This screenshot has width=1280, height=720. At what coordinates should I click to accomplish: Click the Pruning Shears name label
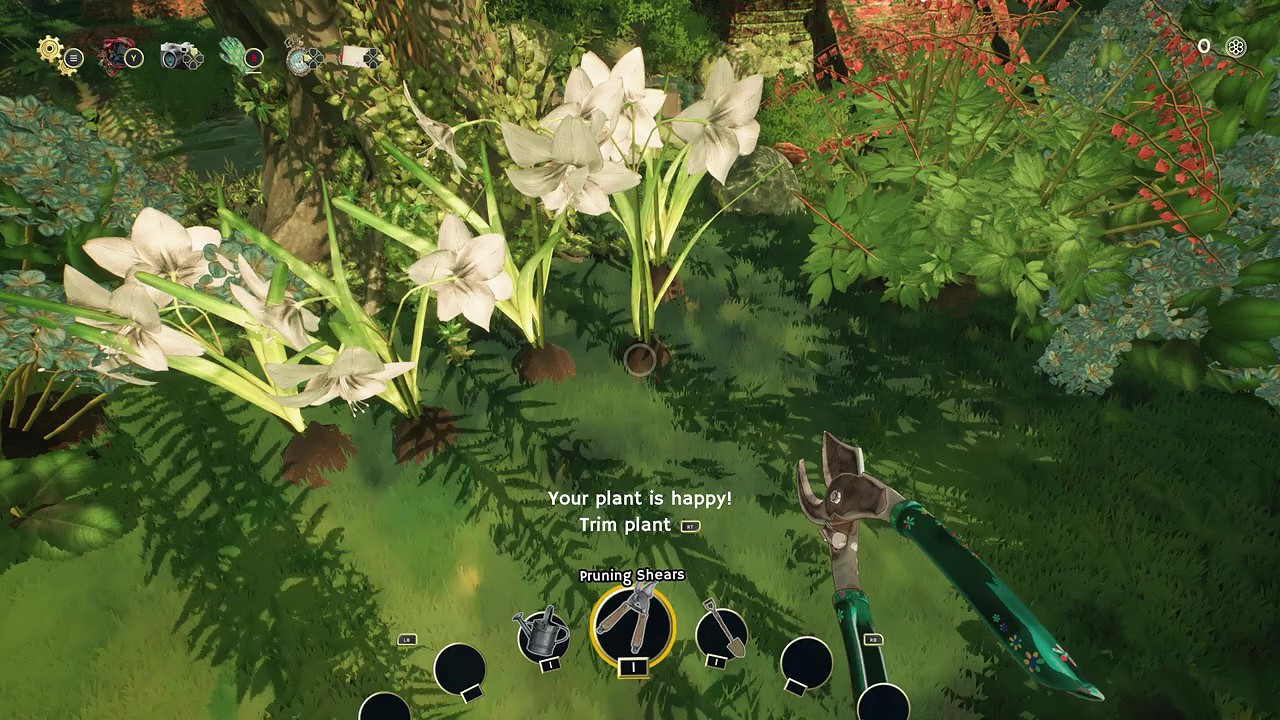631,575
